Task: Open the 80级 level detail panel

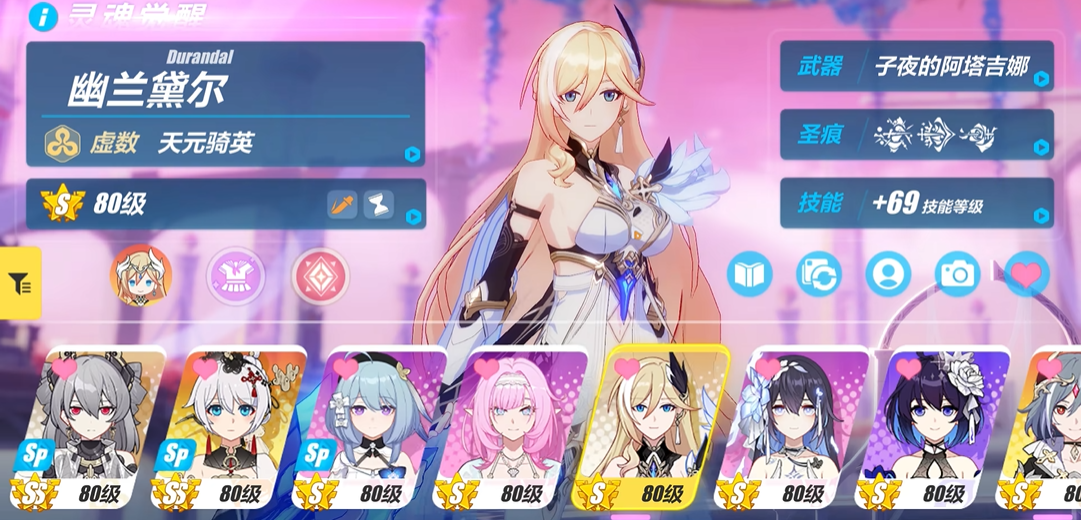Action: click(x=225, y=204)
